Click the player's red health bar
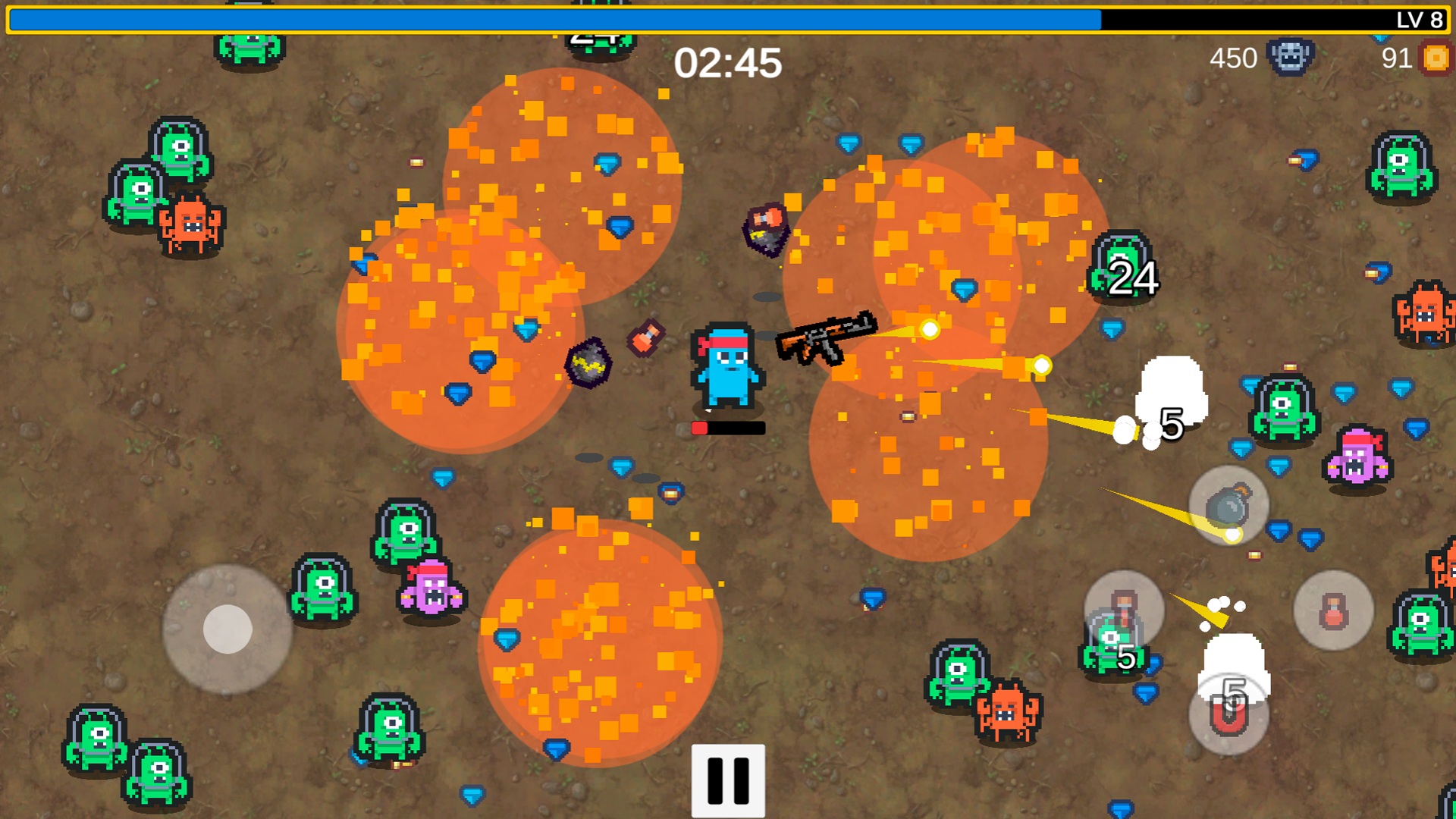This screenshot has height=819, width=1456. 720,426
